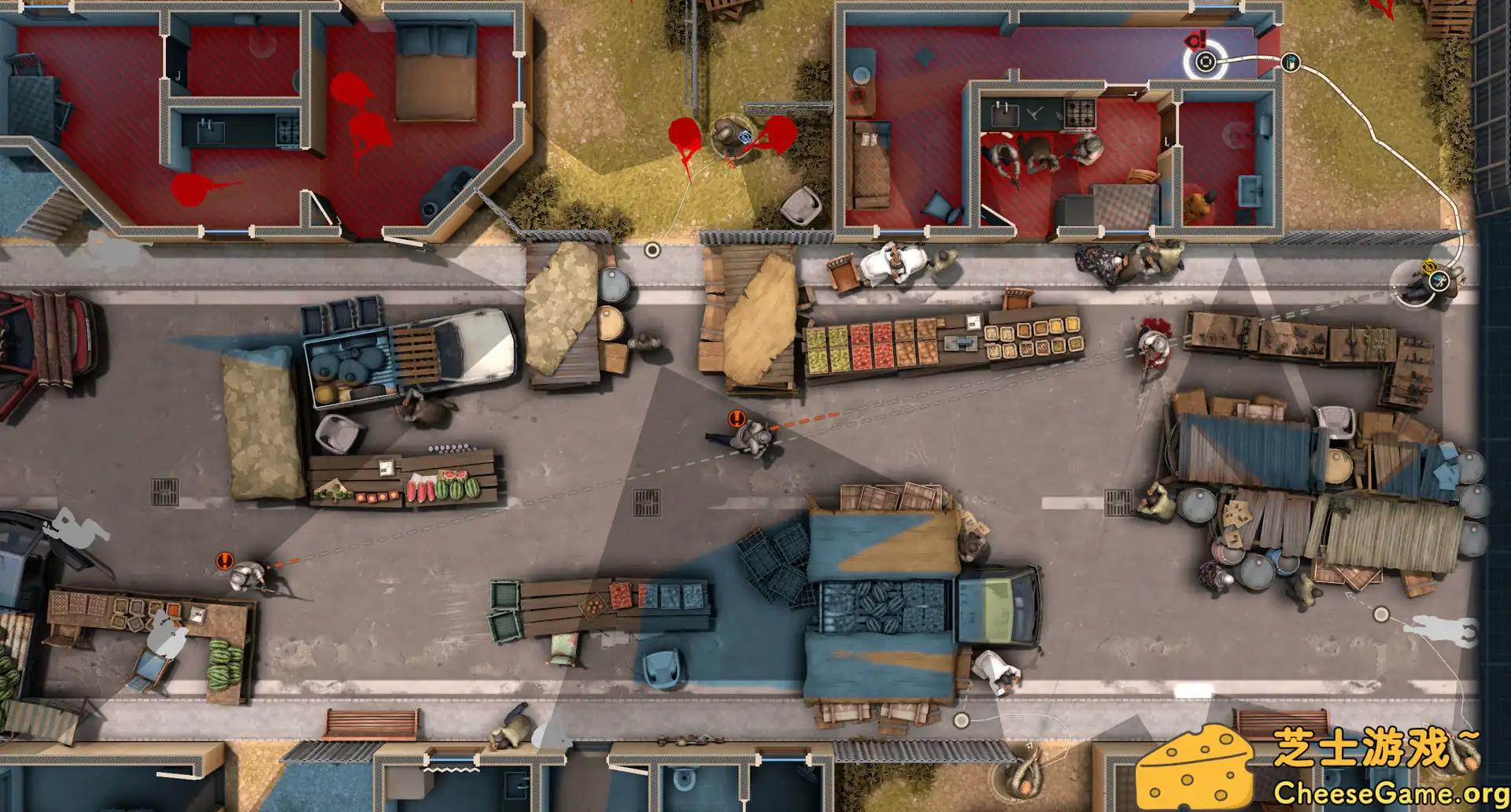
Task: Click the path node beside the bottom-left stall
Action: click(x=1381, y=613)
